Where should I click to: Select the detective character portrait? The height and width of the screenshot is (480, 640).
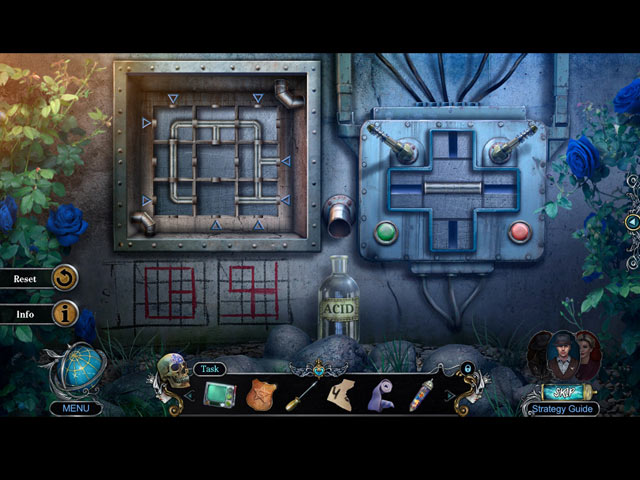click(555, 352)
